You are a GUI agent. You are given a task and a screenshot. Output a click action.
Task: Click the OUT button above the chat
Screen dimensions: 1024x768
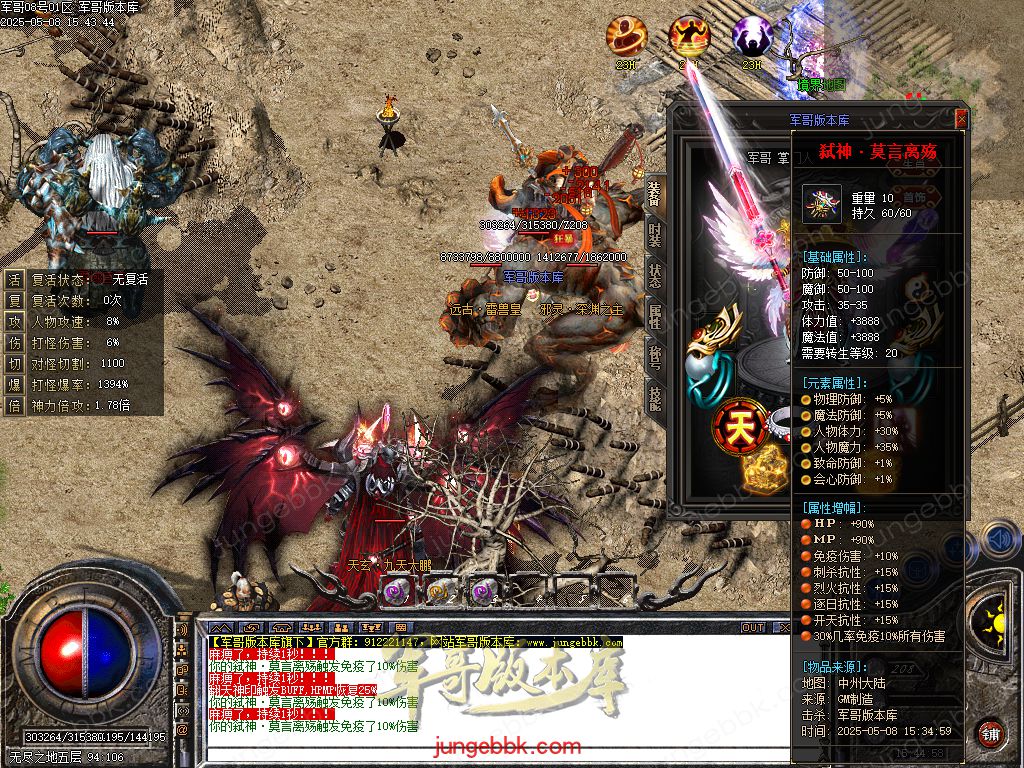(x=753, y=628)
